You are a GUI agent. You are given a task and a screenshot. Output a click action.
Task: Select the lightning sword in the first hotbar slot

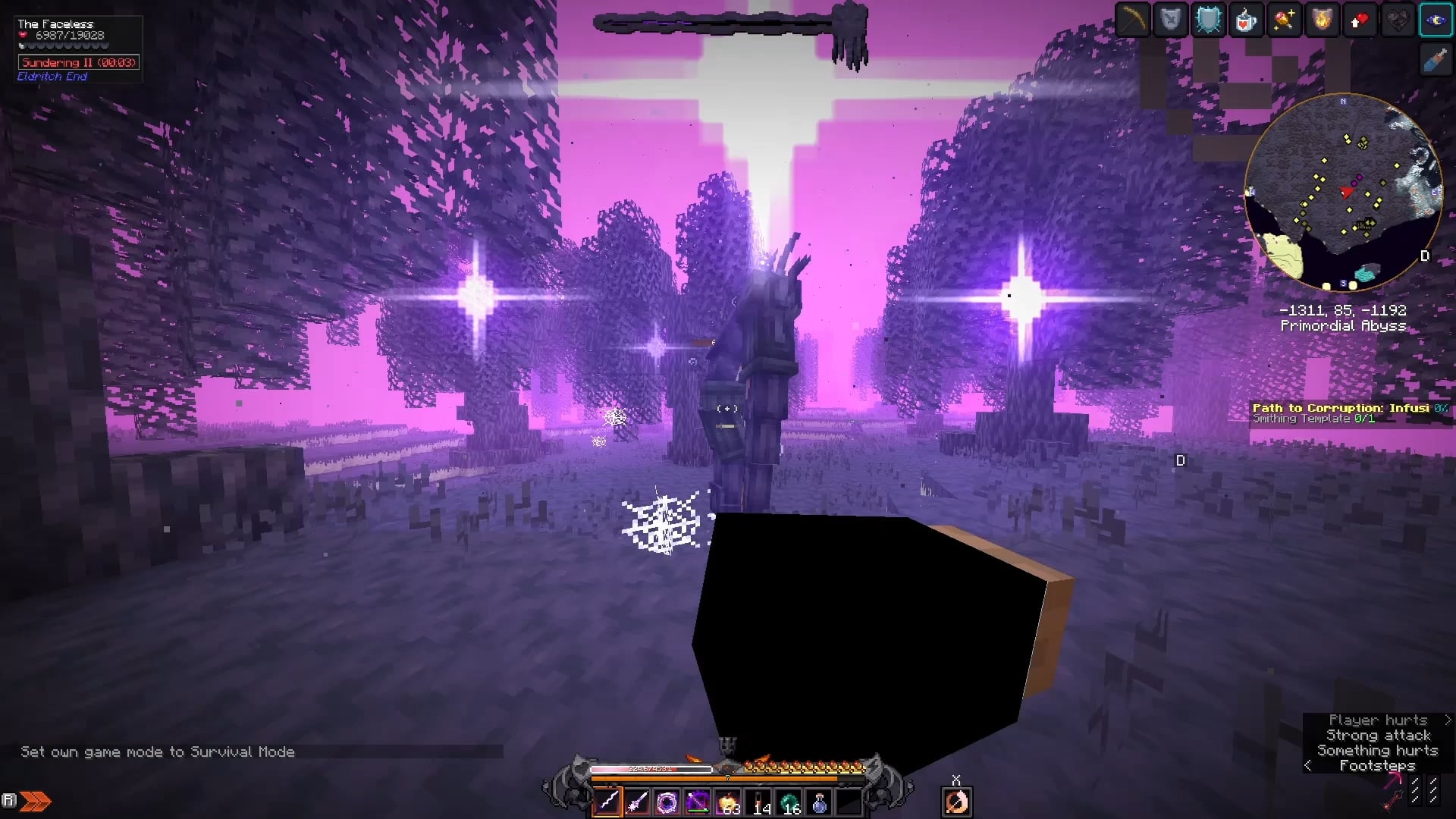[x=609, y=802]
